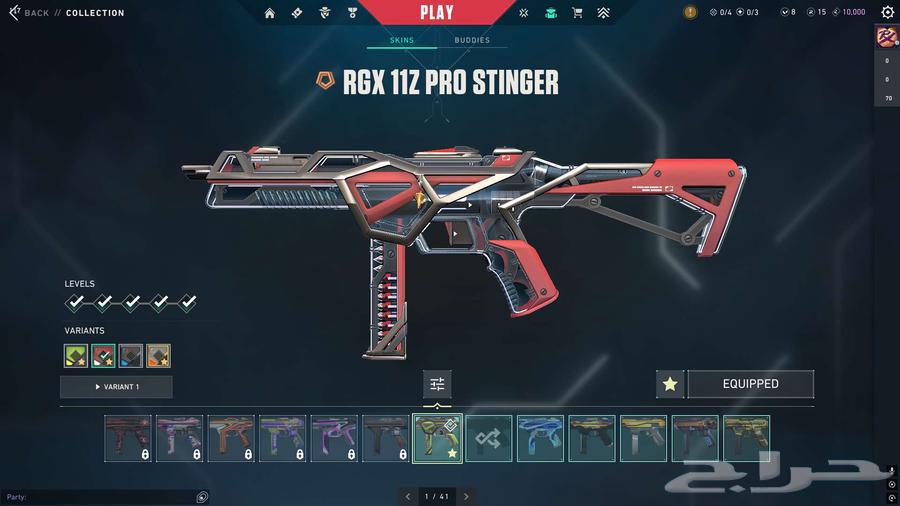
Task: Click the Equipped button
Action: click(x=750, y=384)
